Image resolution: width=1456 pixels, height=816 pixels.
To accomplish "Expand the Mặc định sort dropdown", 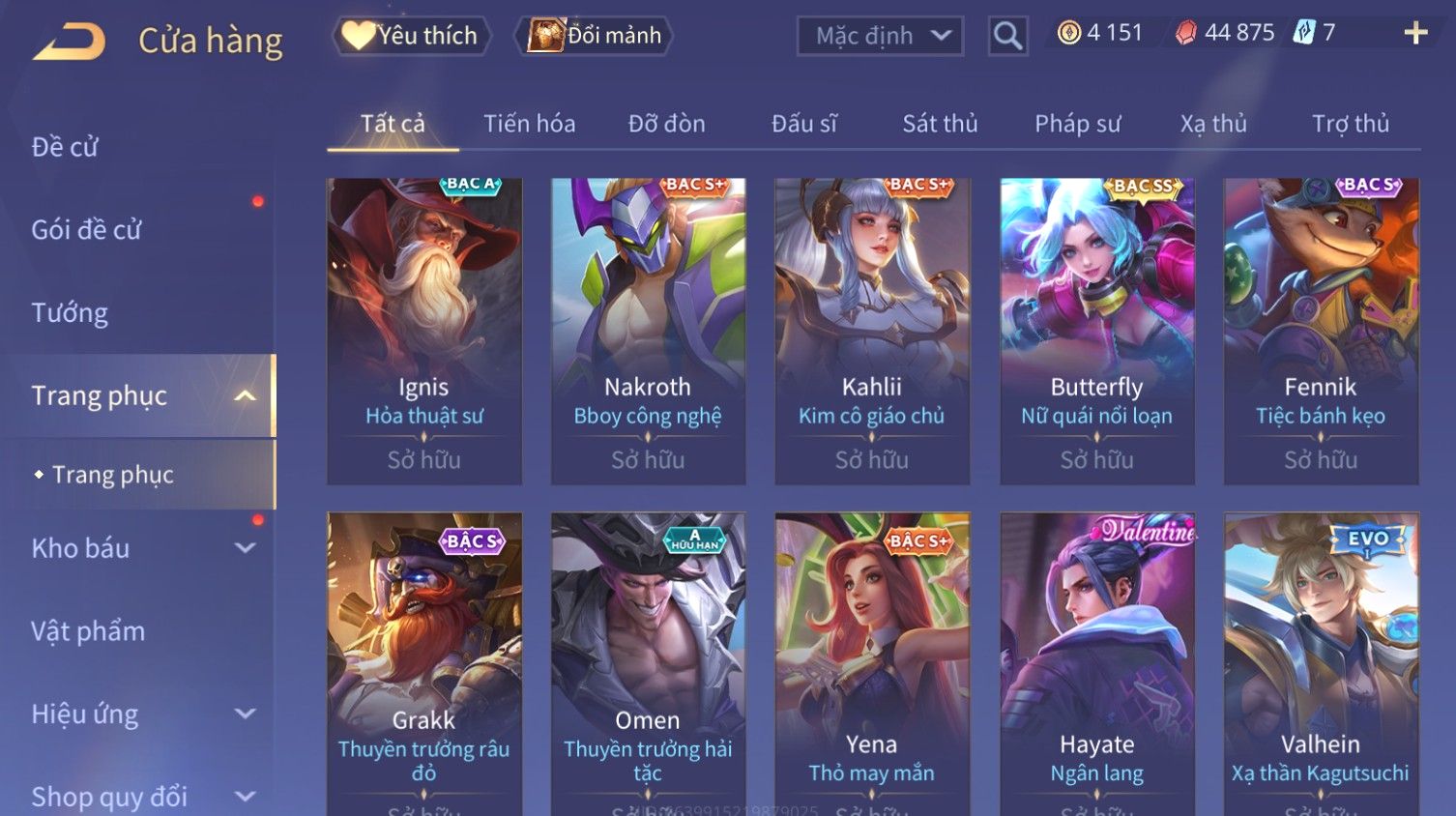I will (880, 37).
